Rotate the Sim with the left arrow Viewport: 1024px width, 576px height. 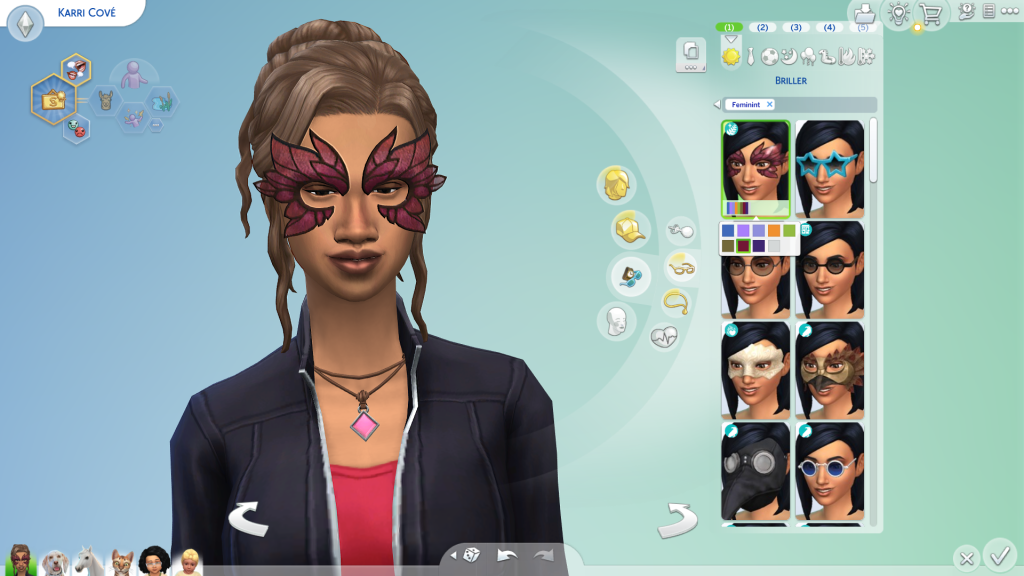tap(246, 518)
